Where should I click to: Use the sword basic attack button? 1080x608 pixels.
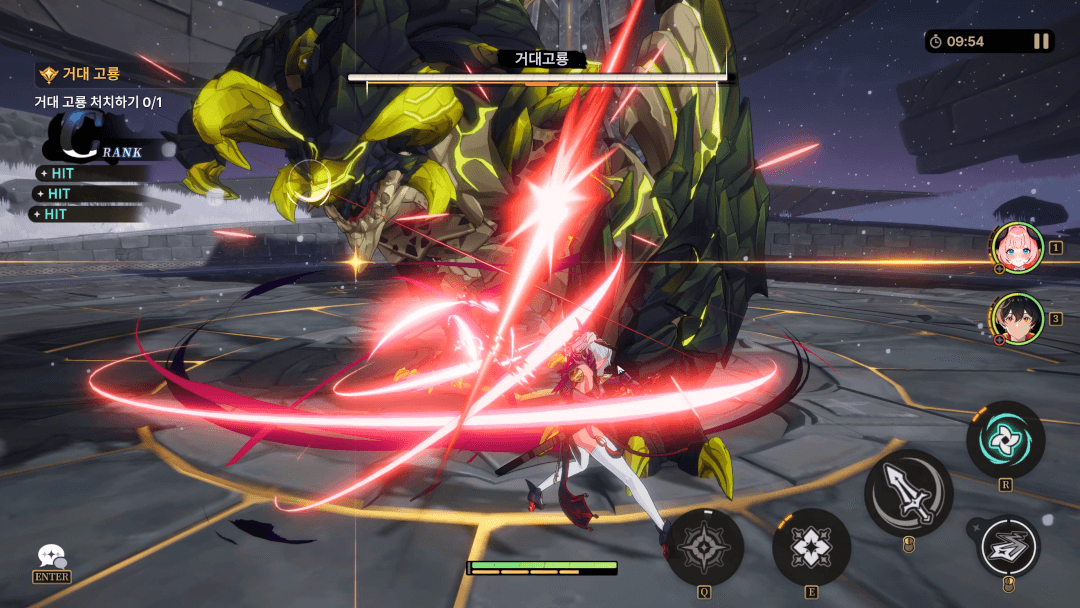point(908,493)
